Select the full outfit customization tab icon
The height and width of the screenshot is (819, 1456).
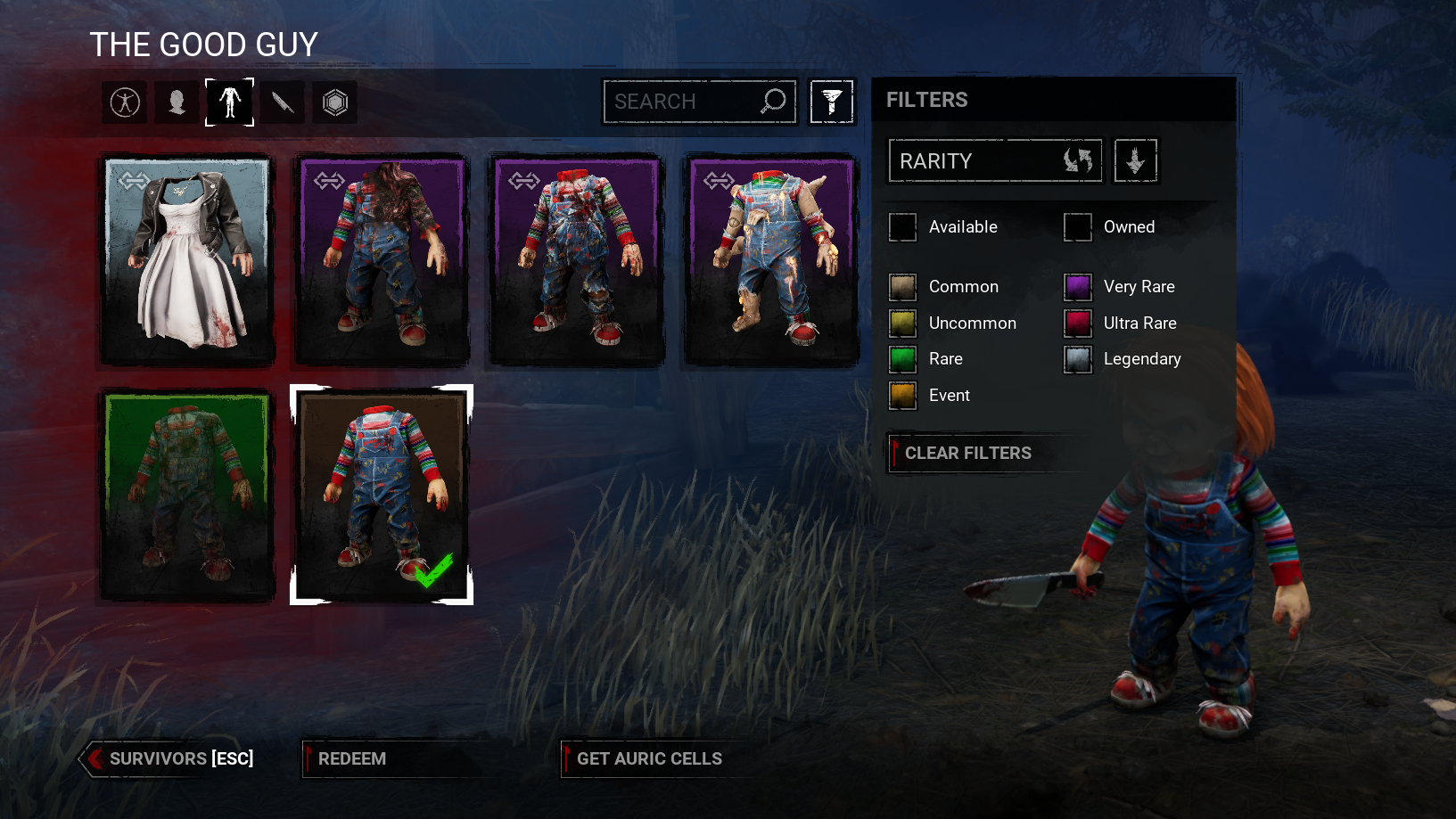pos(124,102)
